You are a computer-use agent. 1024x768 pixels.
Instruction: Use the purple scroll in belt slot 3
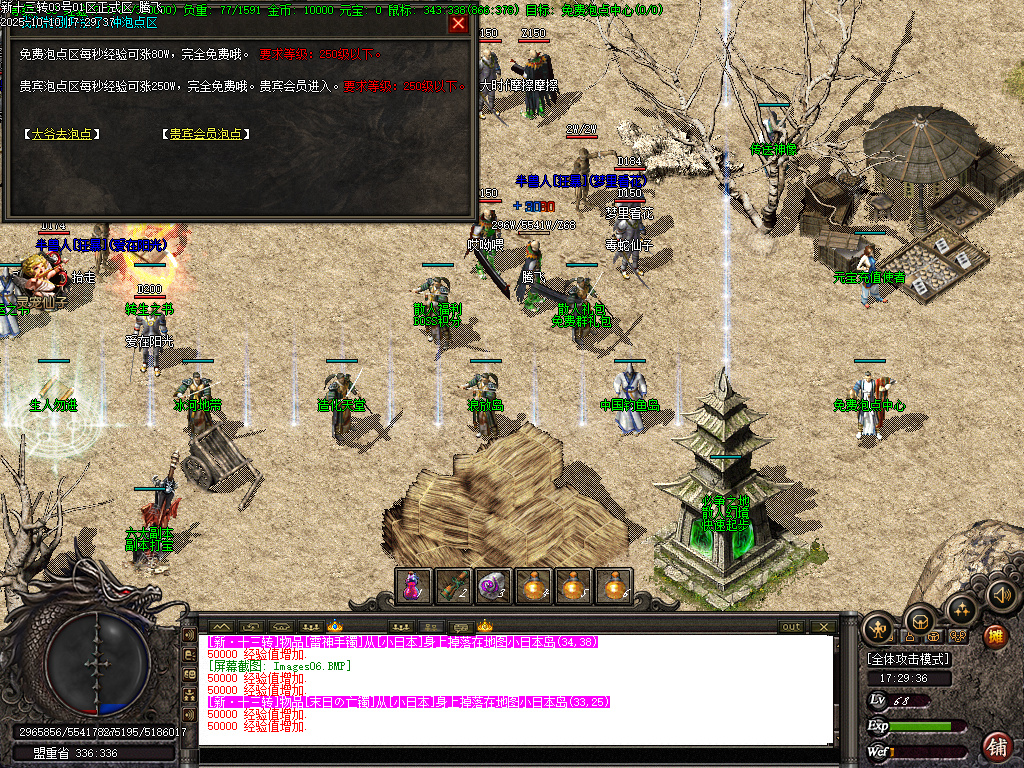493,586
